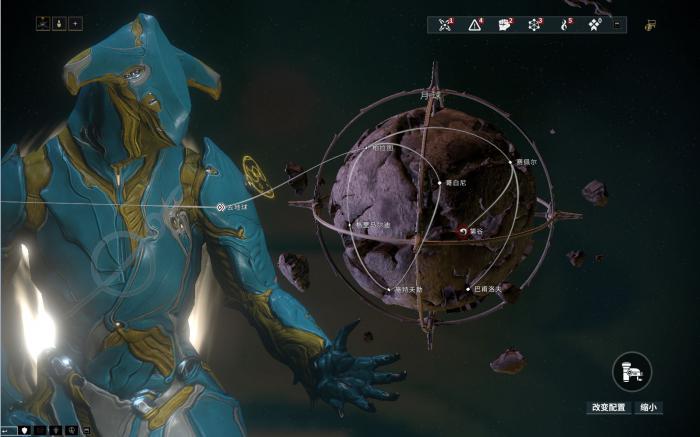Travel to the 去地球 junction node
Image resolution: width=700 pixels, height=437 pixels.
tap(221, 207)
